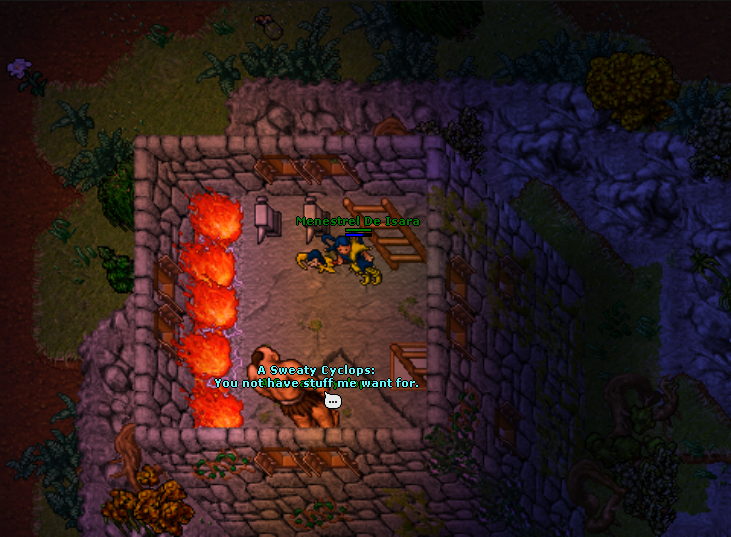
Task: Click the speech bubble icon on the Sweaty Cyclops
Action: coord(333,401)
